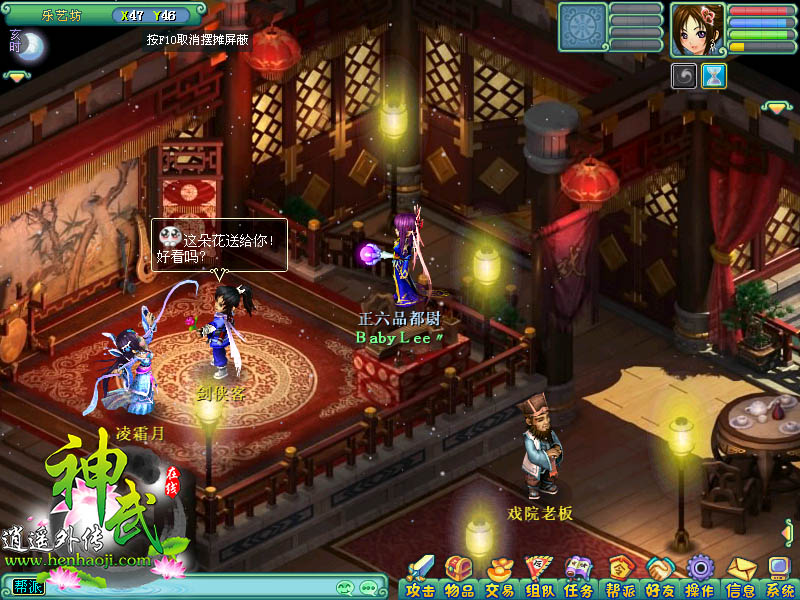800x600 pixels.
Task: Click the 乐艺坊 location name bar
Action: point(62,15)
